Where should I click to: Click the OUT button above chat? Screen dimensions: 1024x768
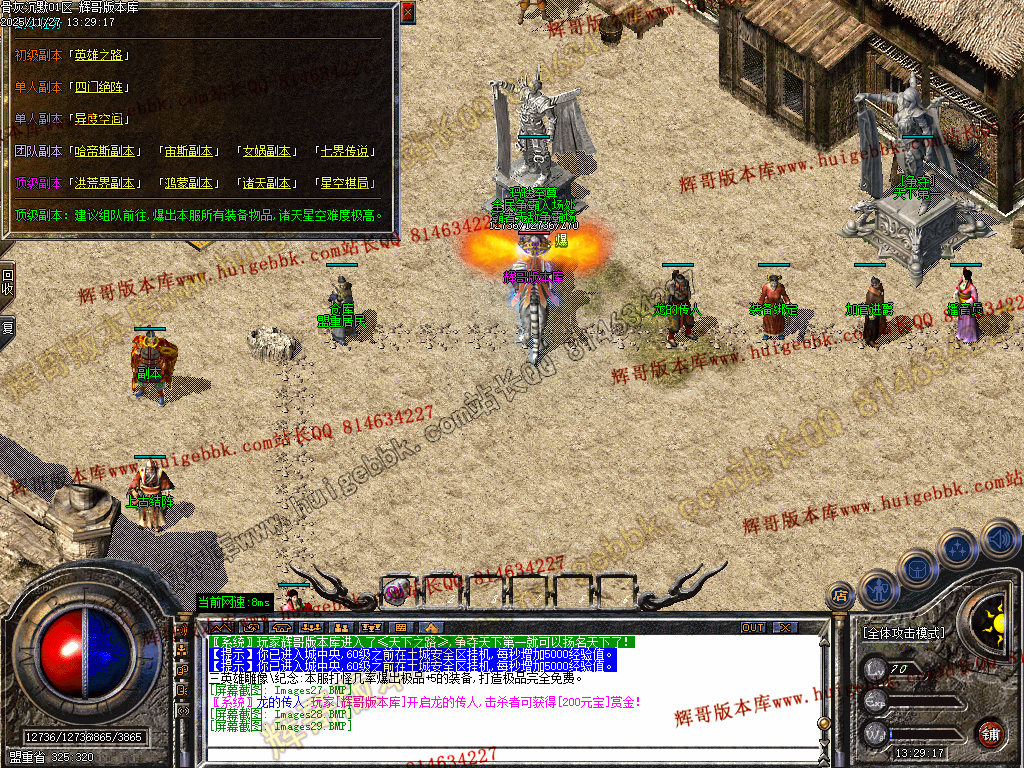(x=753, y=628)
